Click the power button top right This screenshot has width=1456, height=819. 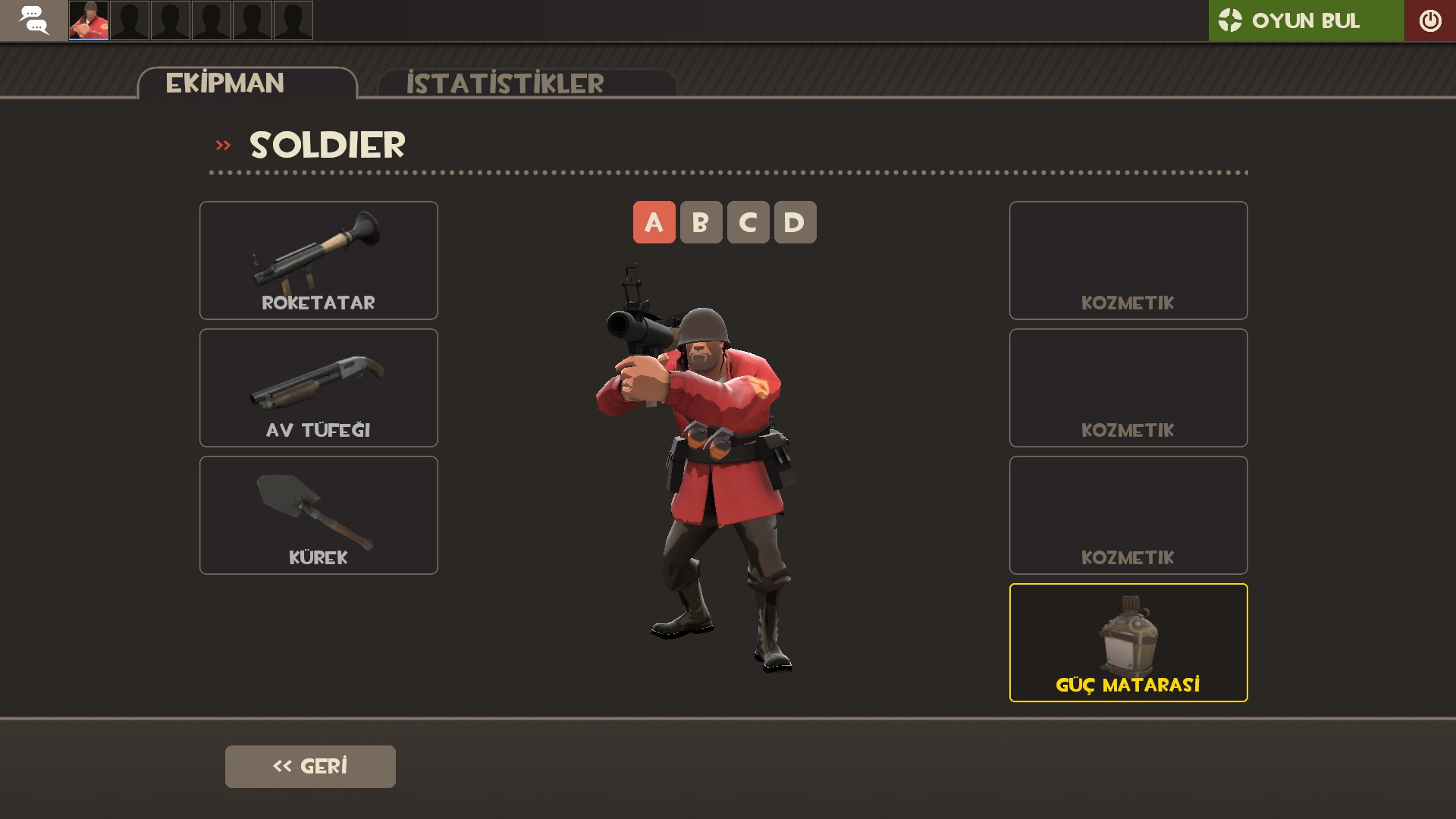pyautogui.click(x=1429, y=20)
